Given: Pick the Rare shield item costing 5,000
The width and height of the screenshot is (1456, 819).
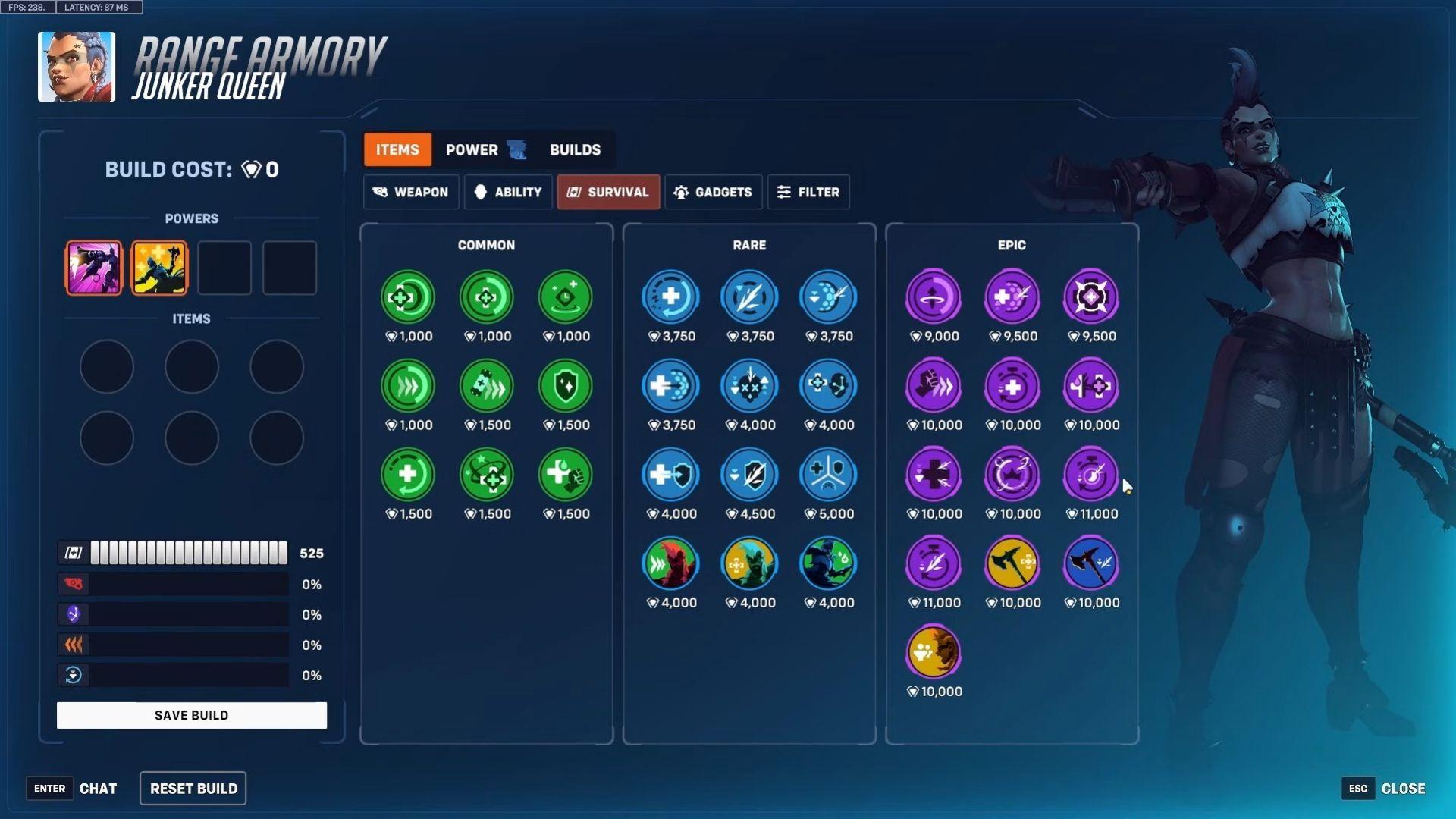Looking at the screenshot, I should (x=827, y=474).
